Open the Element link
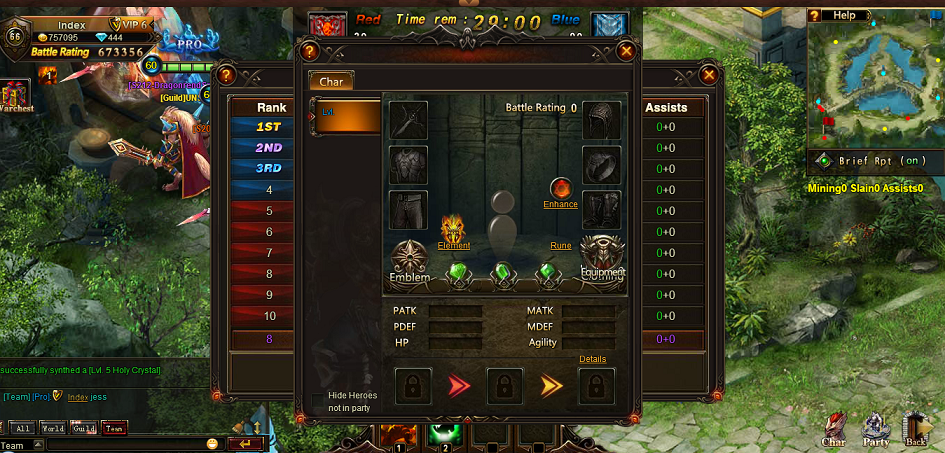945x453 pixels. (454, 245)
